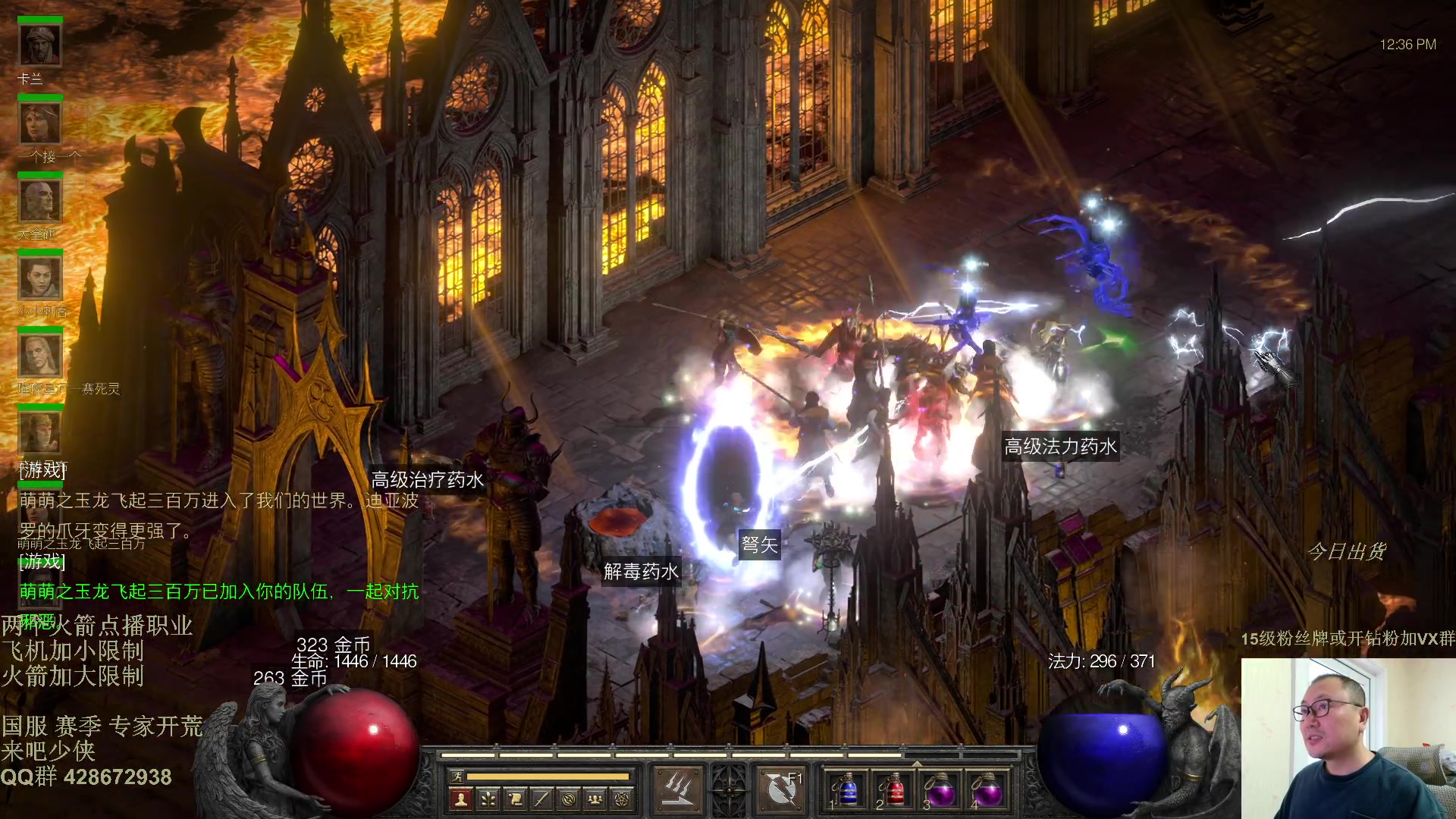Image resolution: width=1456 pixels, height=819 pixels.
Task: Click the sword icon mini-panel button
Action: (x=541, y=799)
